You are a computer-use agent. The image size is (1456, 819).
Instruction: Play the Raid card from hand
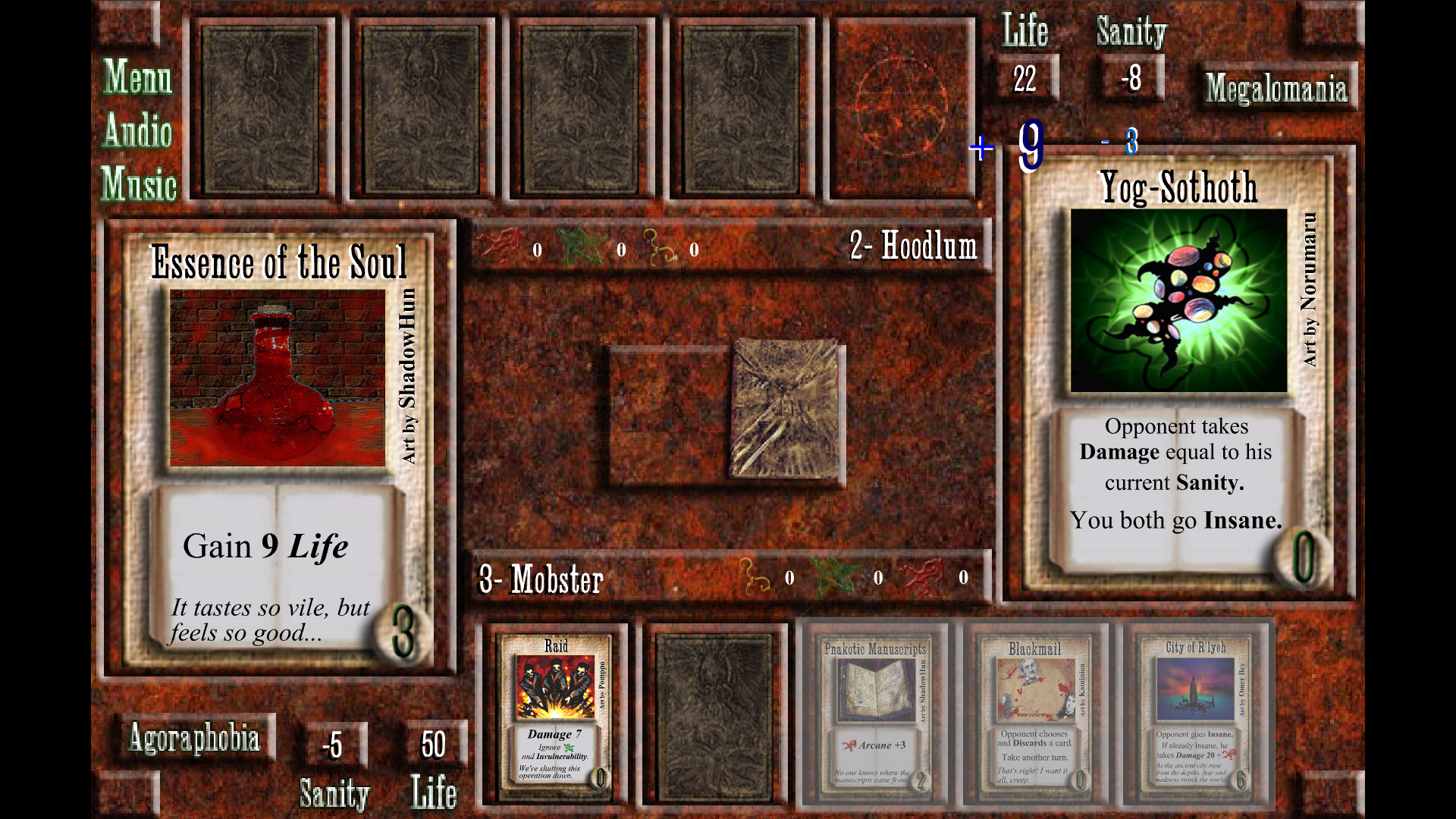click(556, 714)
